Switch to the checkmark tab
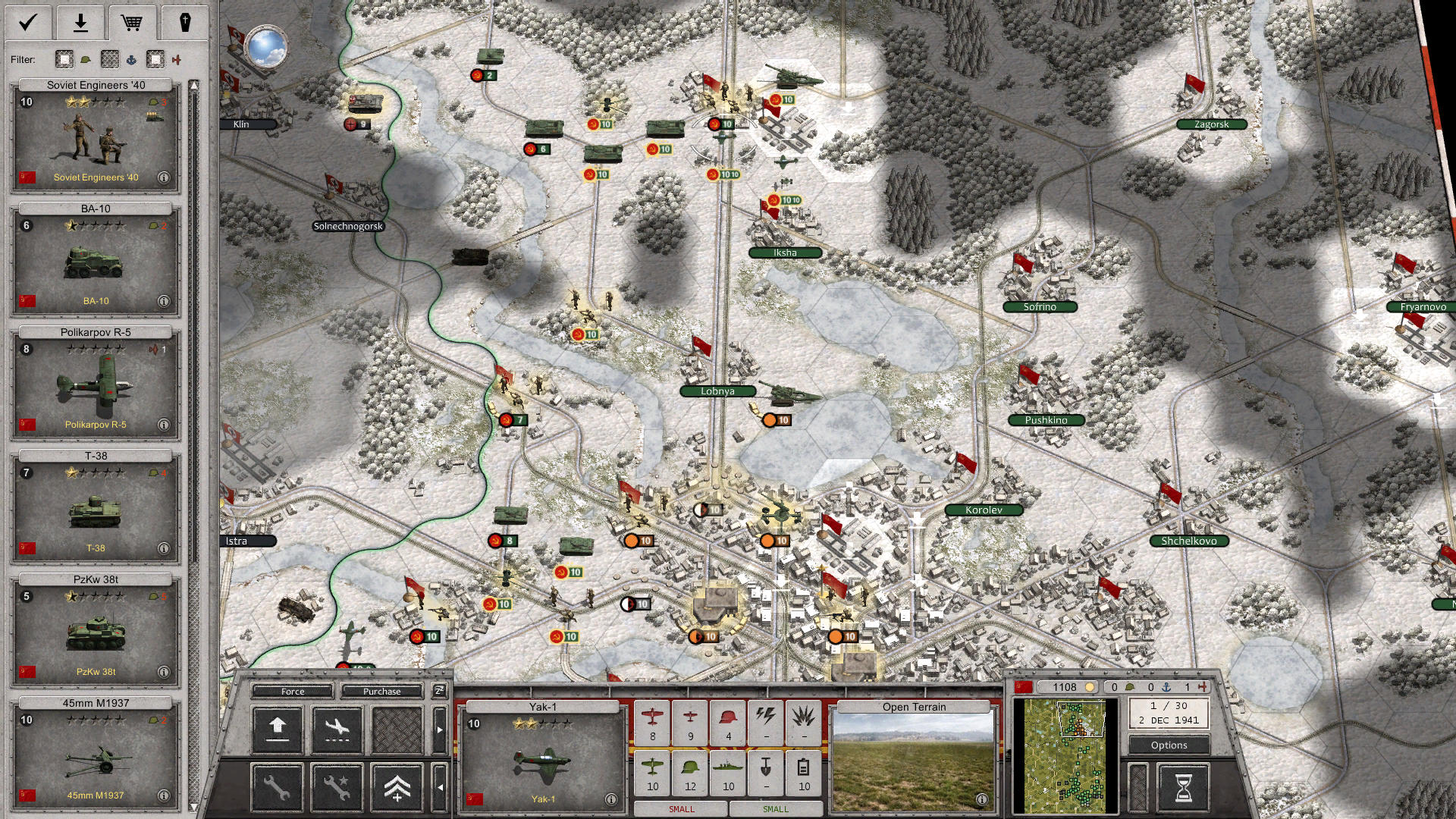1456x819 pixels. pos(28,23)
